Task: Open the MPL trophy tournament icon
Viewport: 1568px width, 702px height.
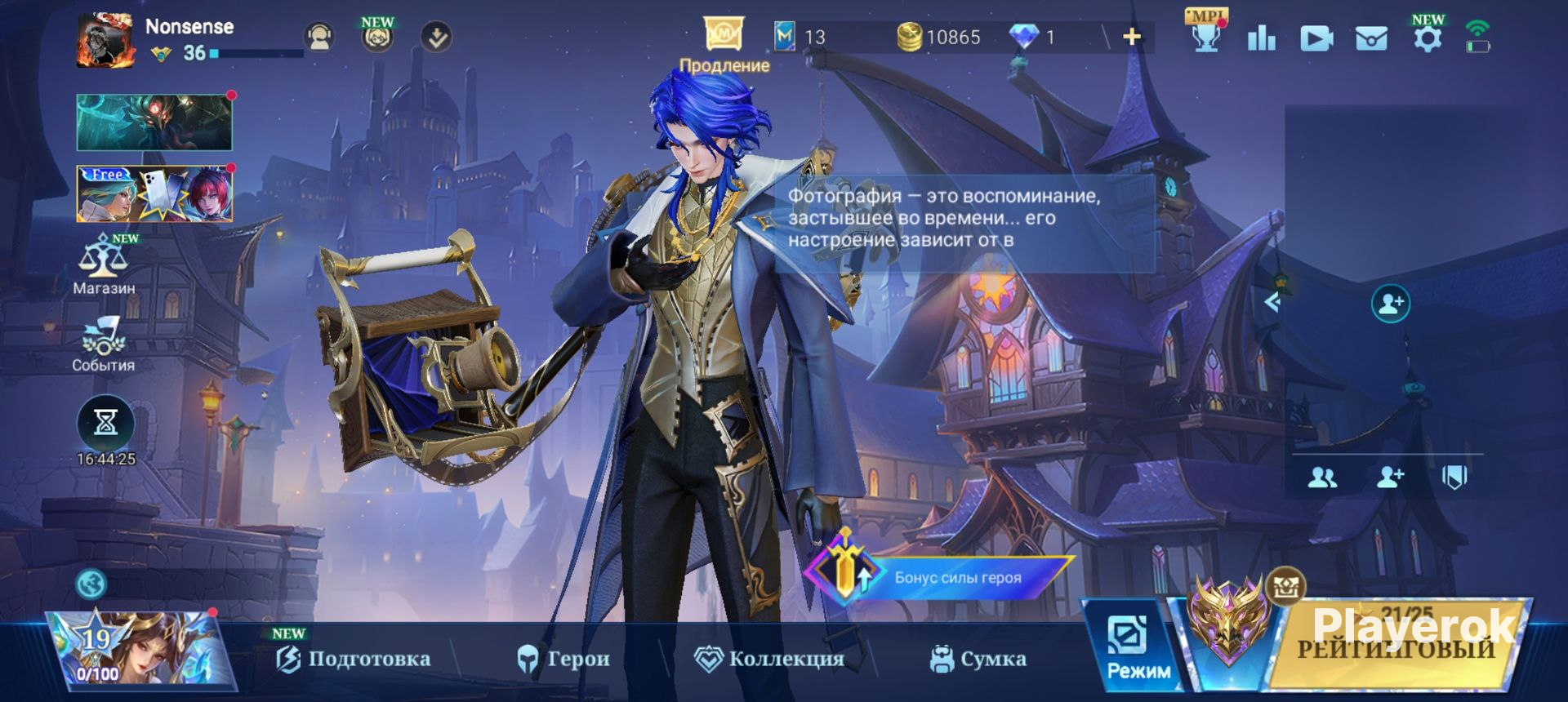Action: click(x=1205, y=36)
